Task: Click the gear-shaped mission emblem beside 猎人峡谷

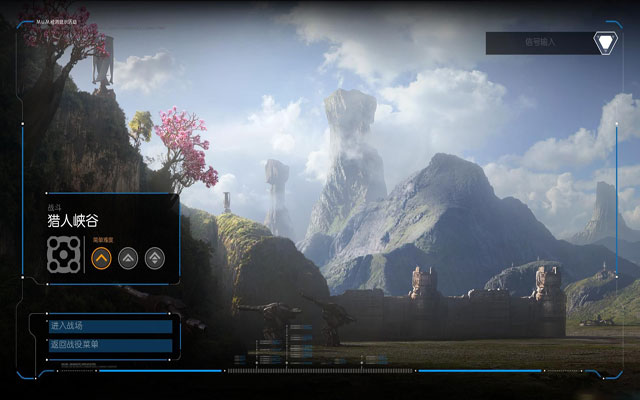Action: click(63, 256)
